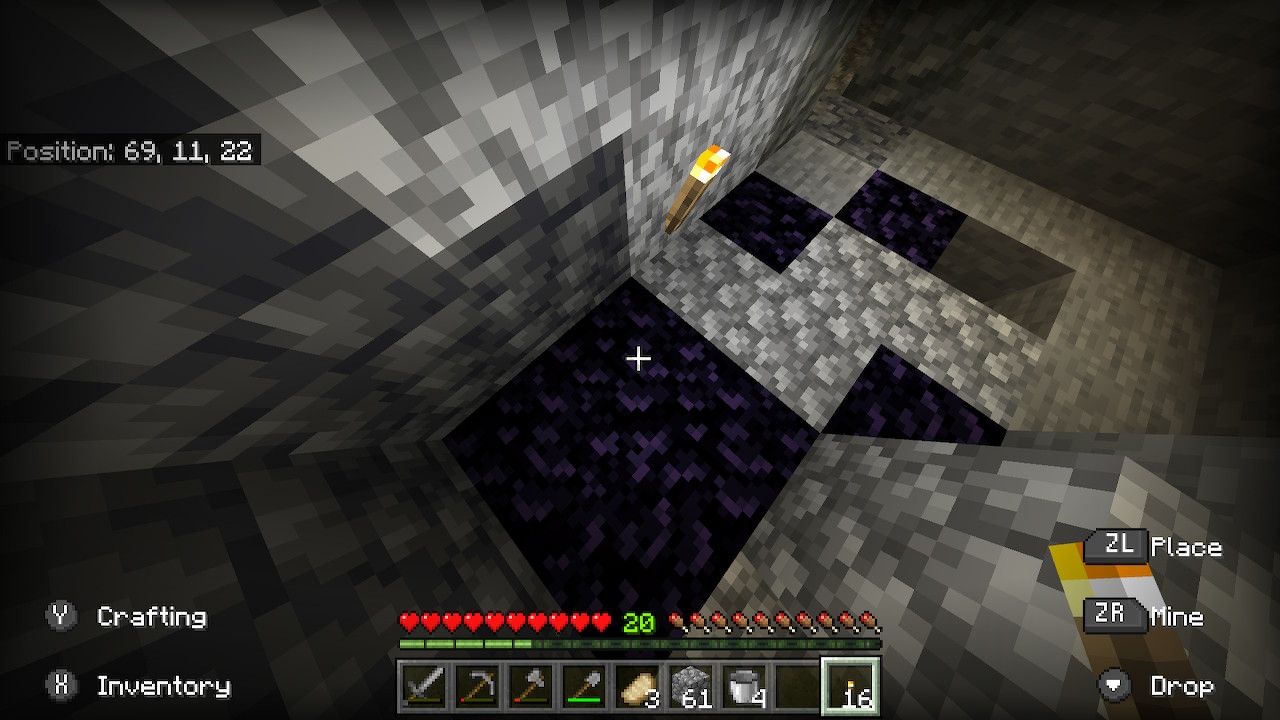This screenshot has height=720, width=1280.
Task: Select the bucket slot with 4
Action: click(x=744, y=687)
